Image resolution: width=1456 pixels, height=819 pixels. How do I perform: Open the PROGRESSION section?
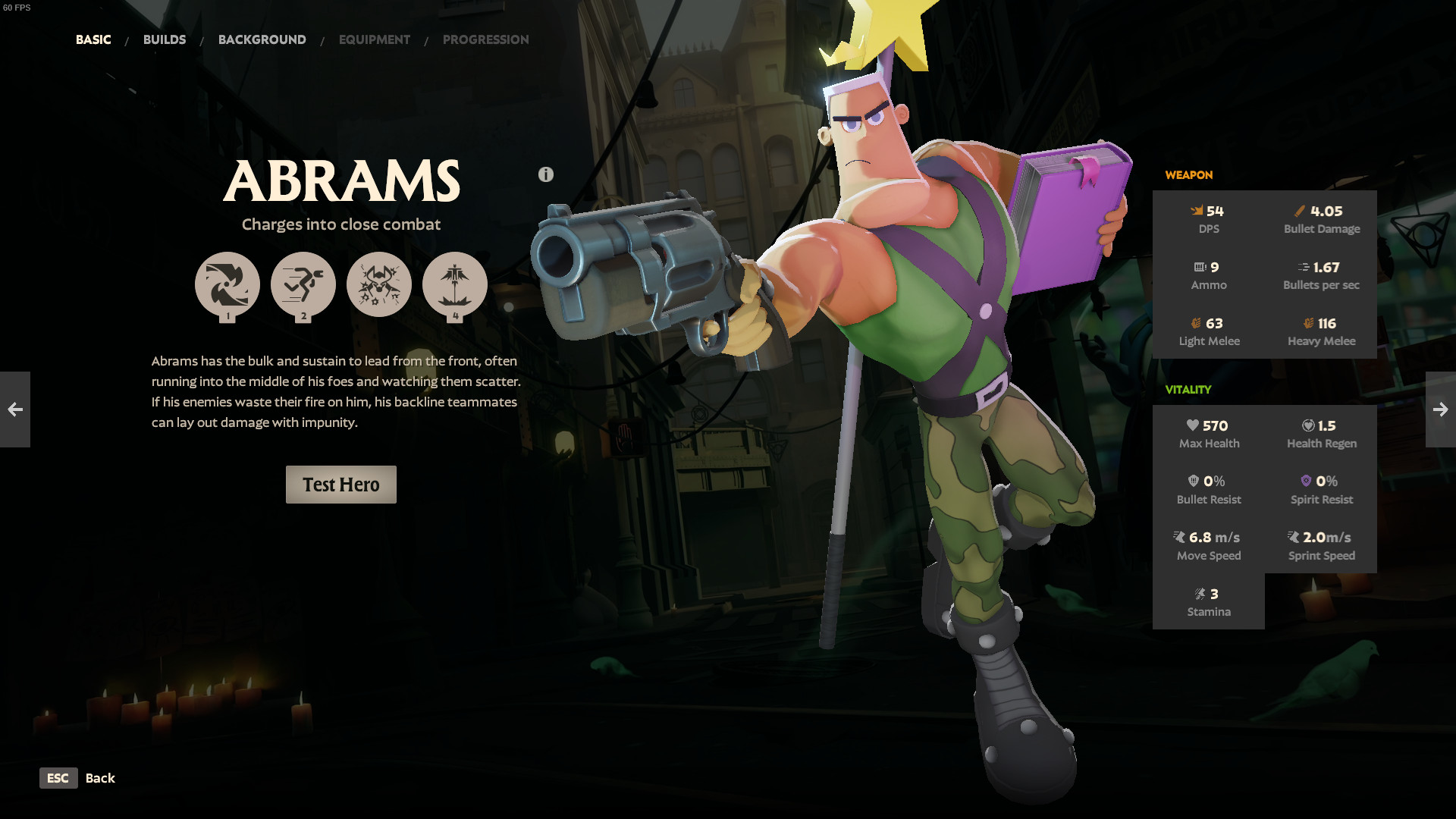pos(486,39)
